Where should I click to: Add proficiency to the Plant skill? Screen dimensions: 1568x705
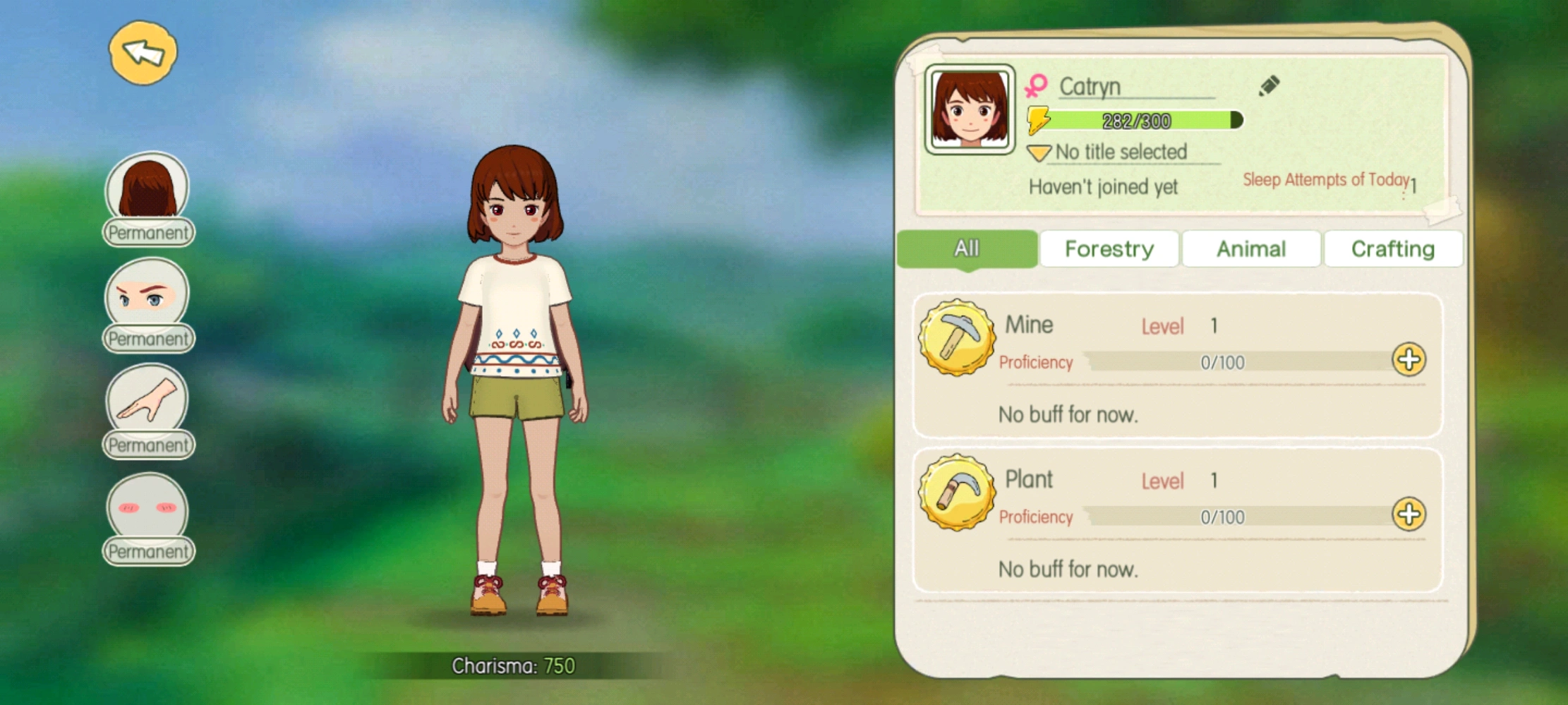point(1409,514)
